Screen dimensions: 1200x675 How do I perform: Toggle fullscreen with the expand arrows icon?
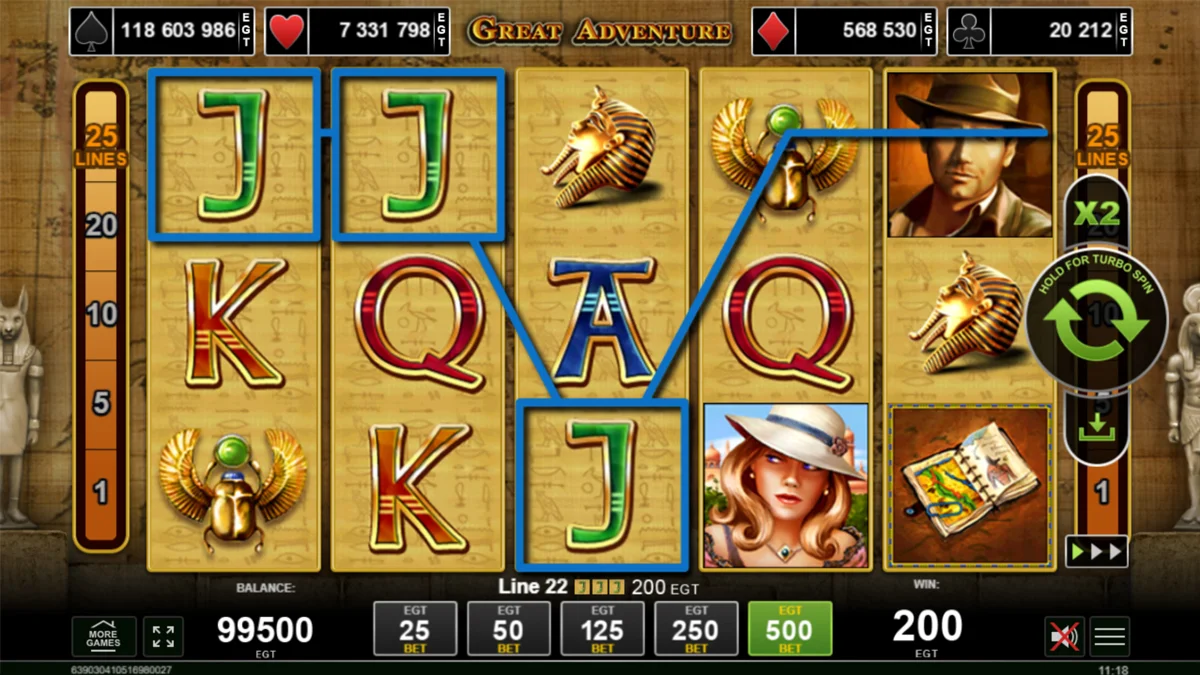[x=163, y=637]
